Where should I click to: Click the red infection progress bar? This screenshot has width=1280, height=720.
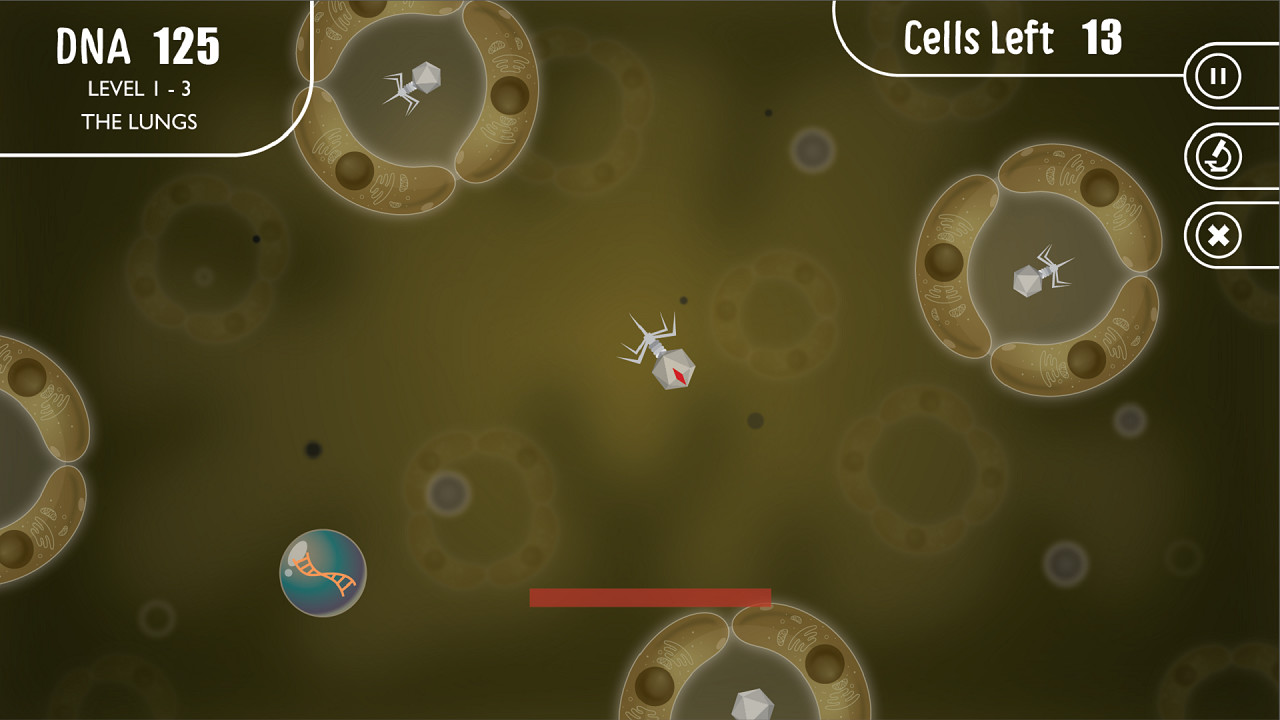tap(650, 595)
